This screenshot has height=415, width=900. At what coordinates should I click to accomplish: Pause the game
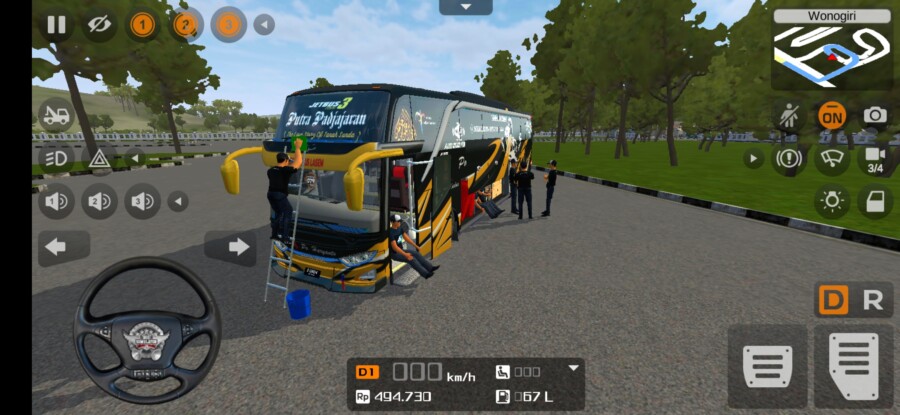click(x=56, y=25)
